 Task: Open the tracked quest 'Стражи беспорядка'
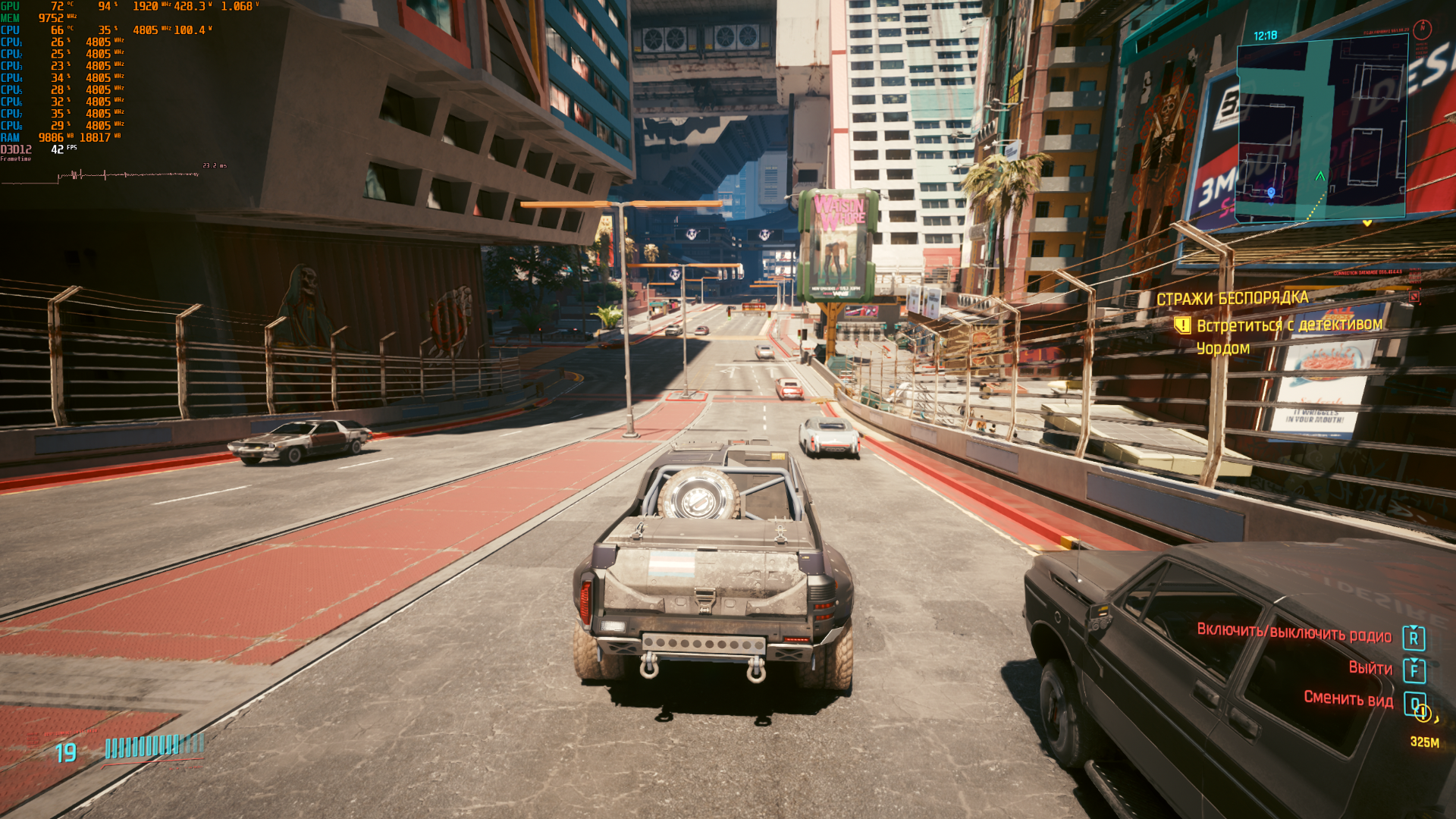1232,298
